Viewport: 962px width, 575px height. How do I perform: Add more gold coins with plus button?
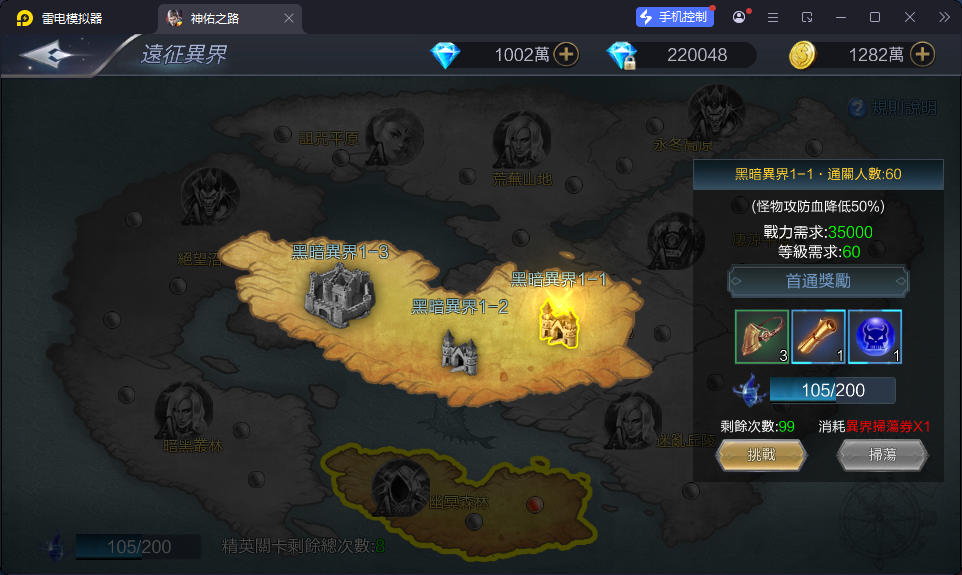click(922, 55)
